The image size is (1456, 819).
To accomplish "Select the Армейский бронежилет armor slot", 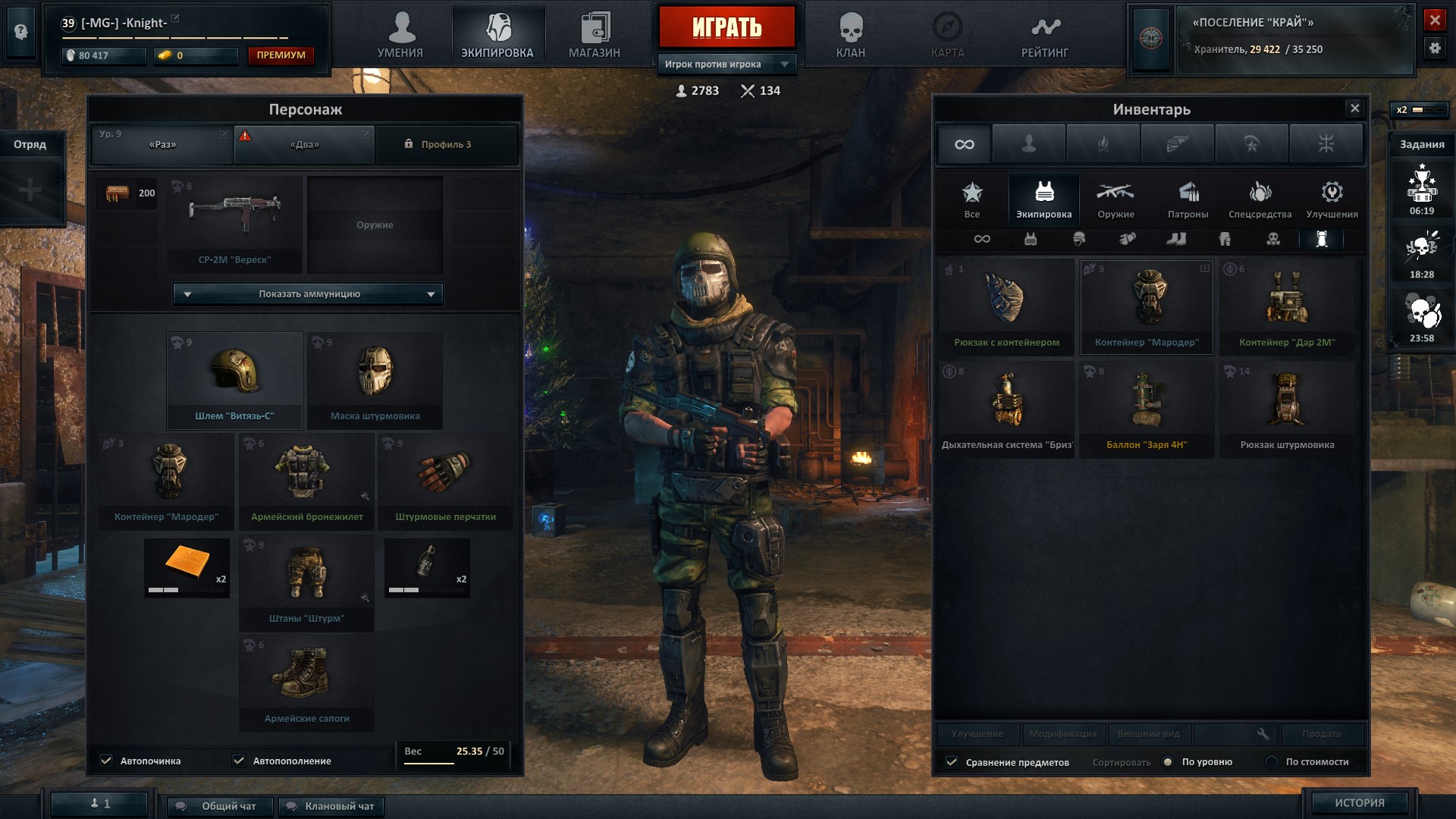I will click(x=306, y=481).
